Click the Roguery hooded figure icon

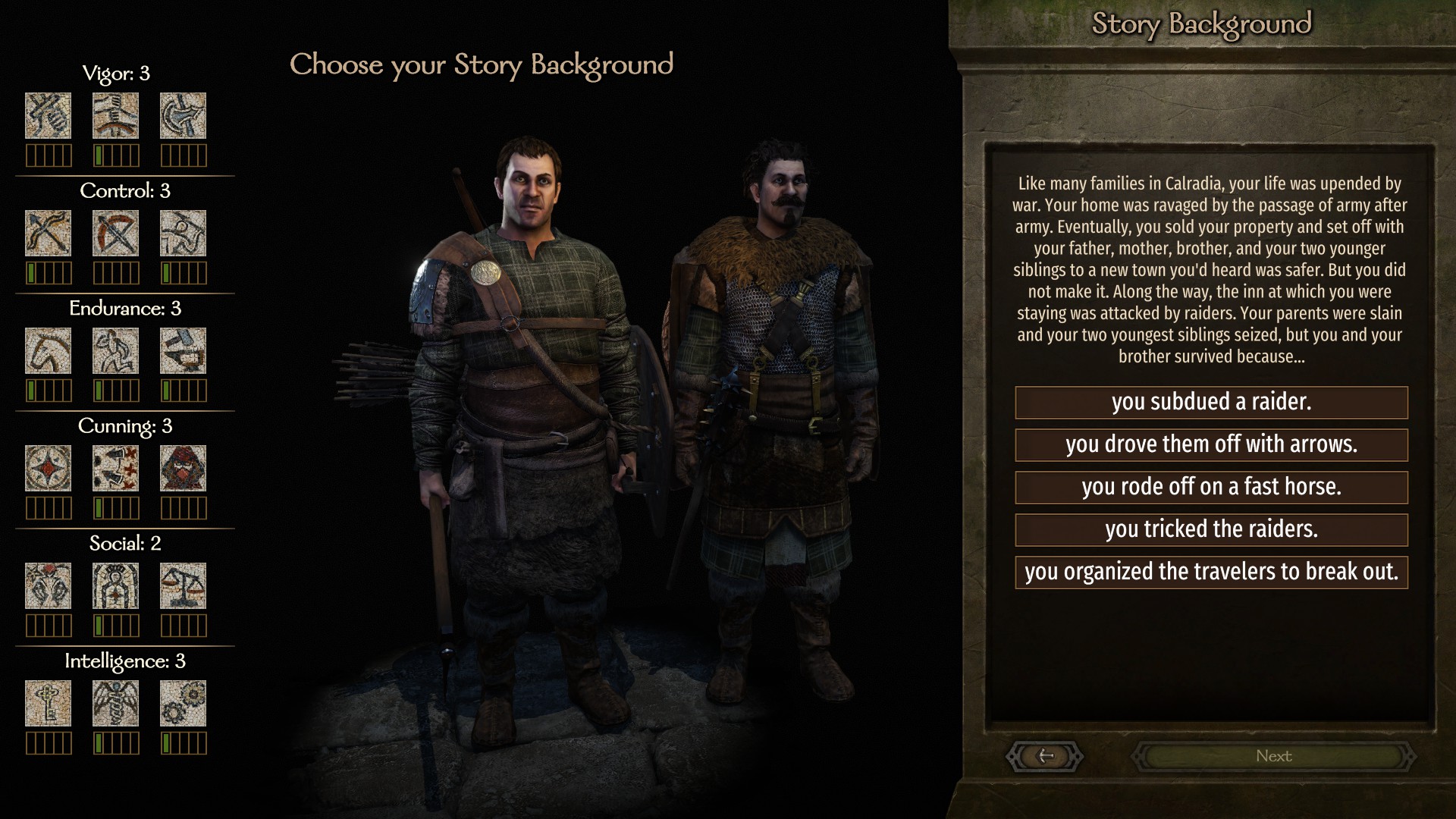tap(183, 468)
